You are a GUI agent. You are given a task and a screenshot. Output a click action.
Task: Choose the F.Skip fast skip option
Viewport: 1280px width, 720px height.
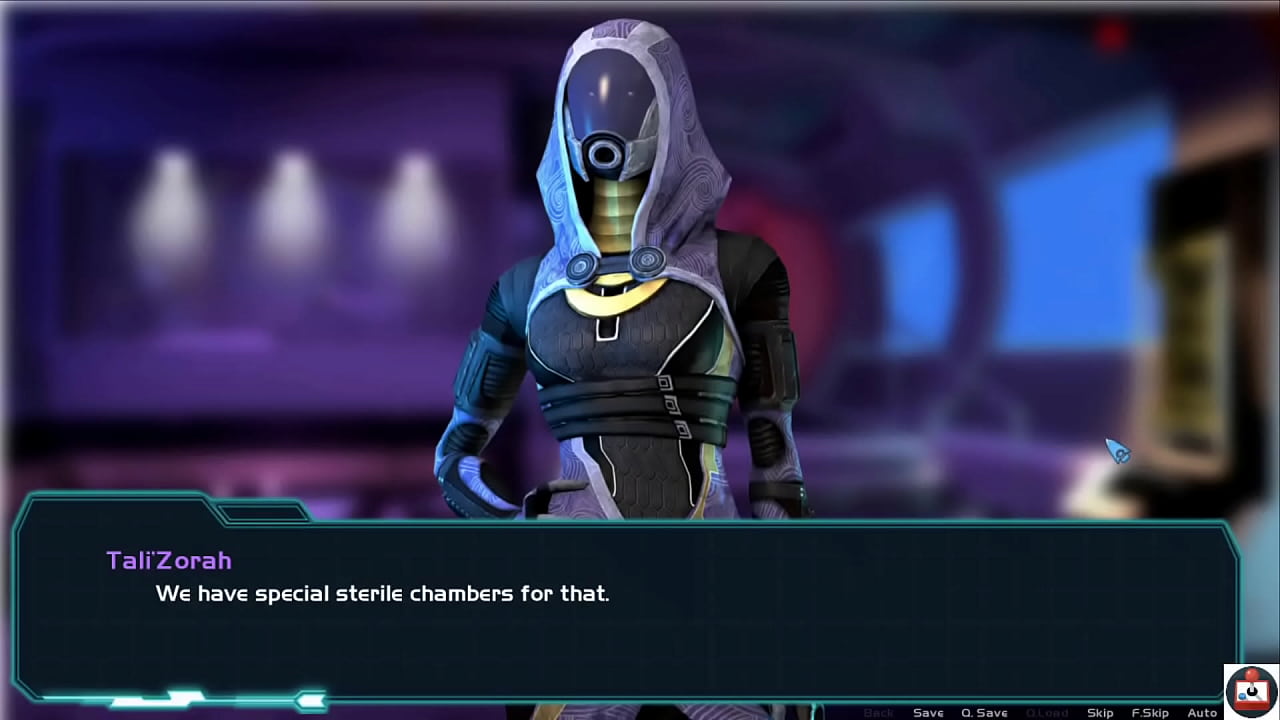(x=1150, y=712)
